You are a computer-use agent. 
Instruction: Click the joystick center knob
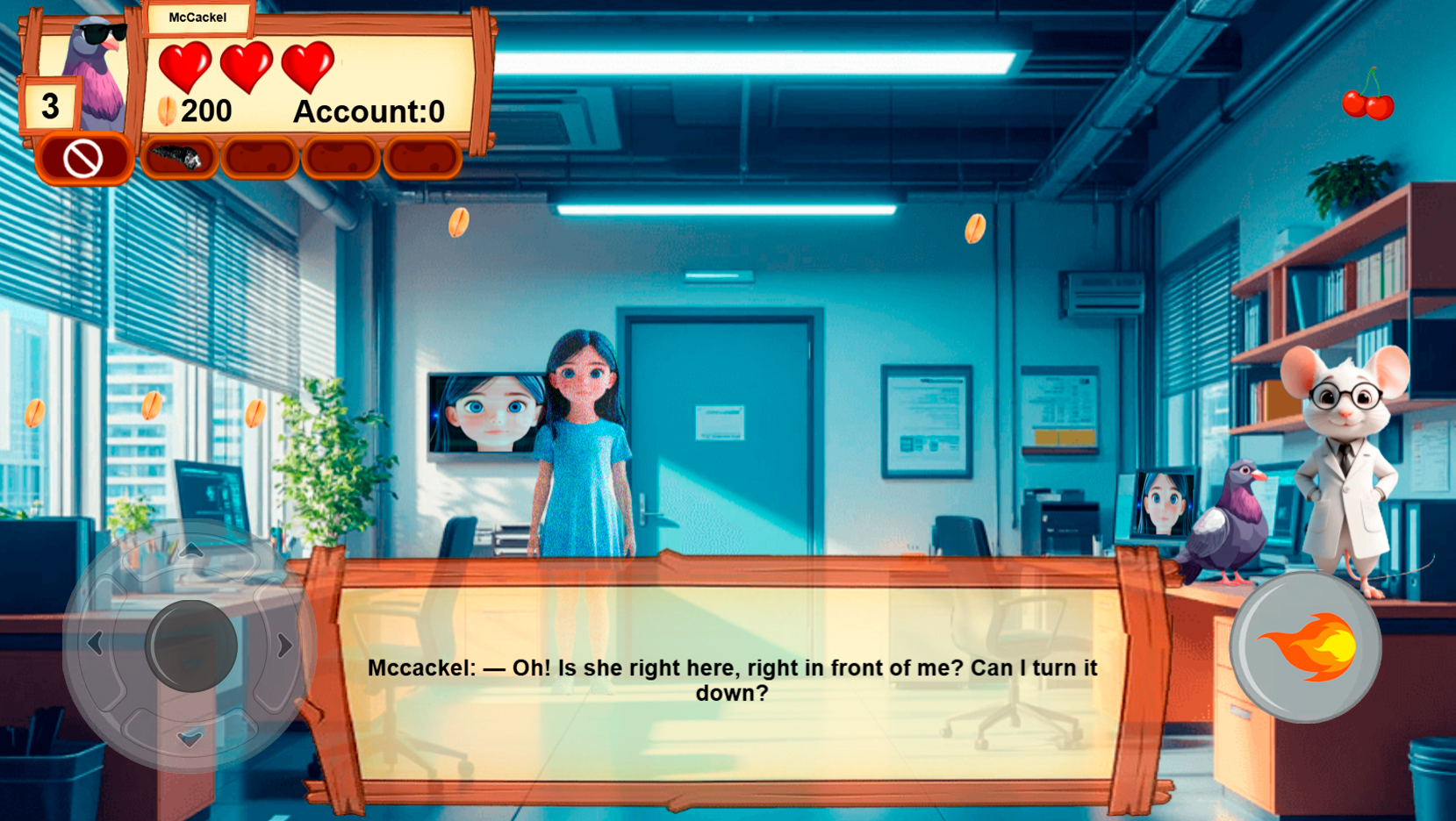[x=190, y=645]
